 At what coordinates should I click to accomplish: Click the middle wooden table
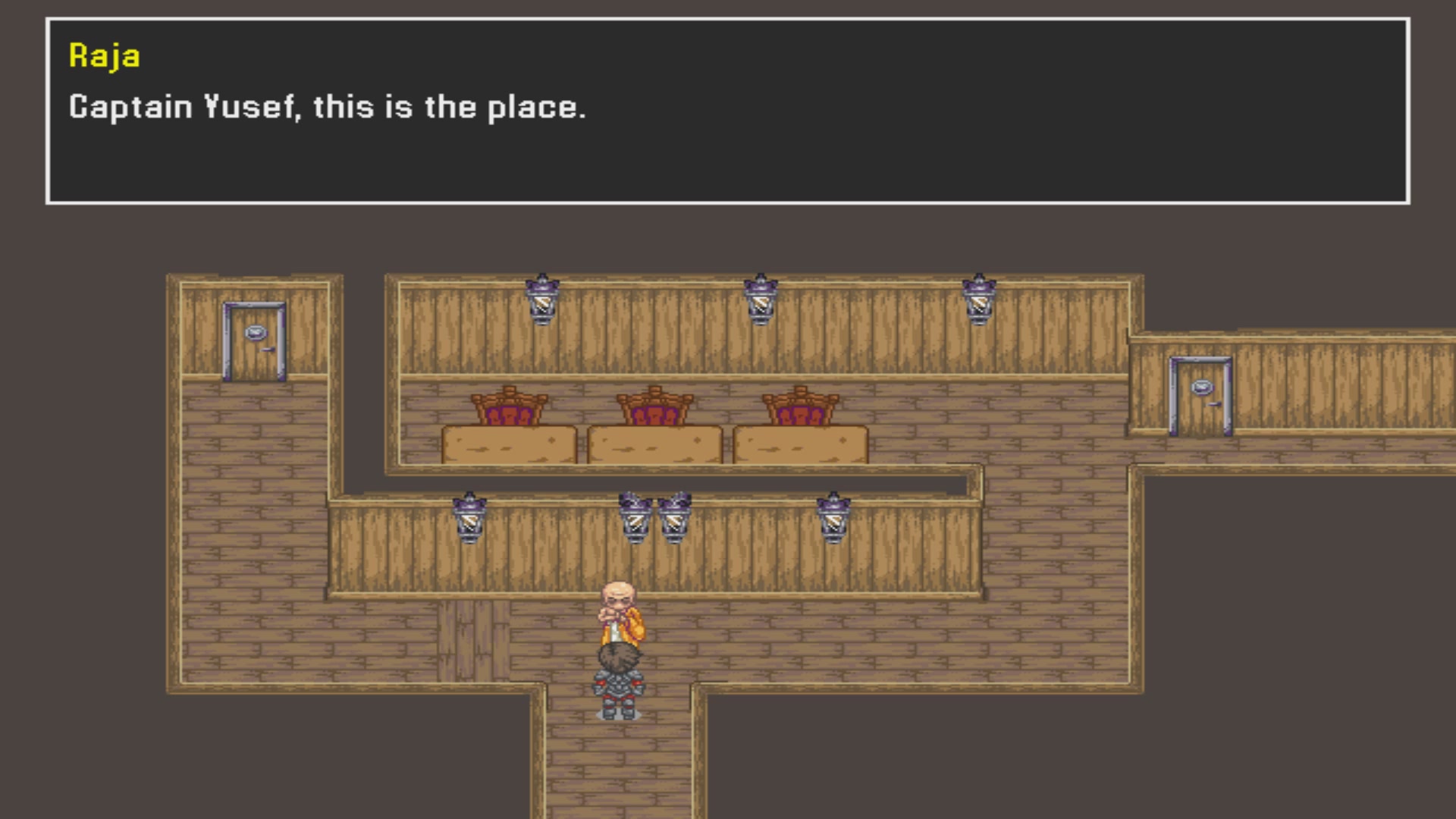(x=655, y=444)
